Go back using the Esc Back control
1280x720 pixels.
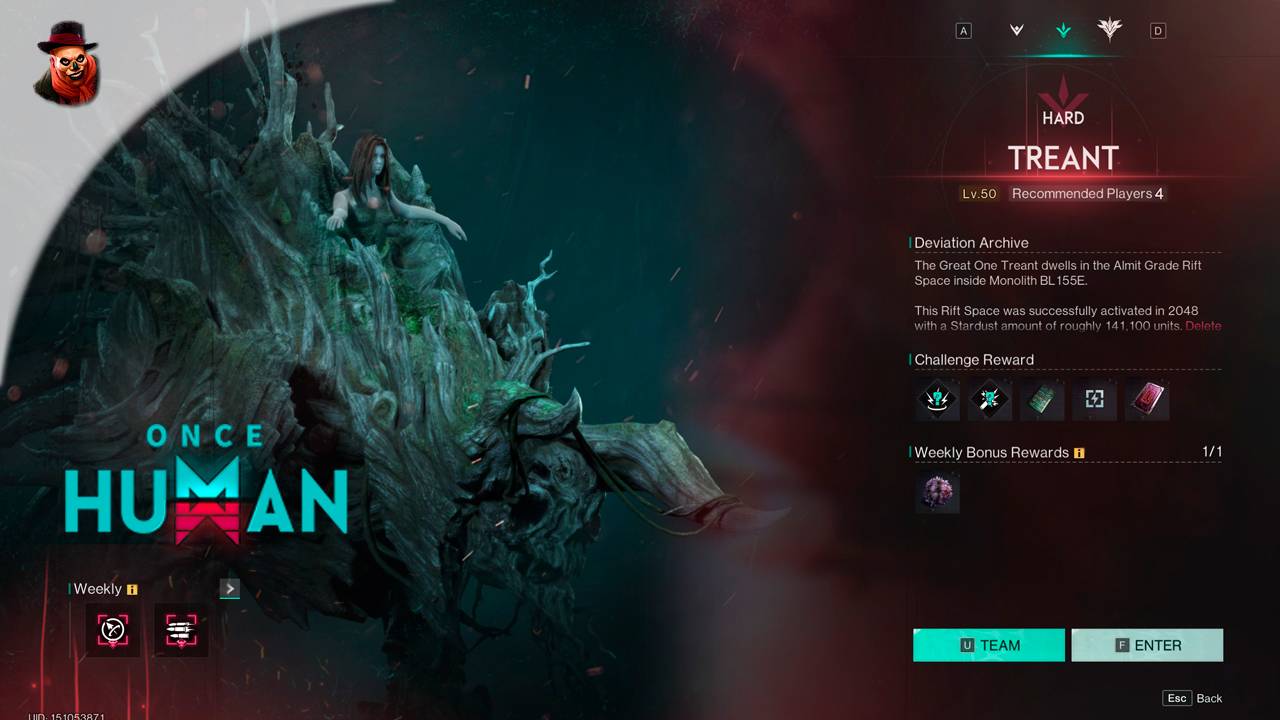tap(1192, 698)
